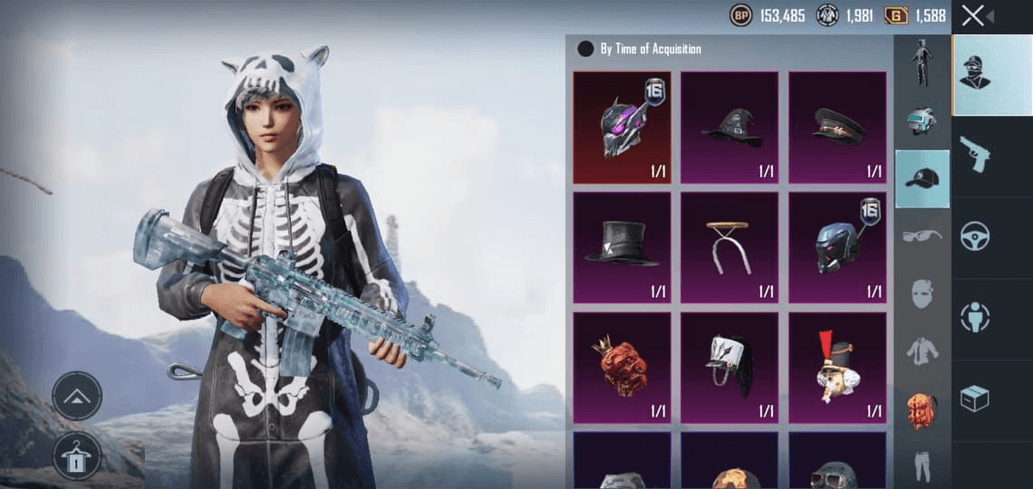The height and width of the screenshot is (489, 1033).
Task: Close the inventory with the X button
Action: coord(973,16)
